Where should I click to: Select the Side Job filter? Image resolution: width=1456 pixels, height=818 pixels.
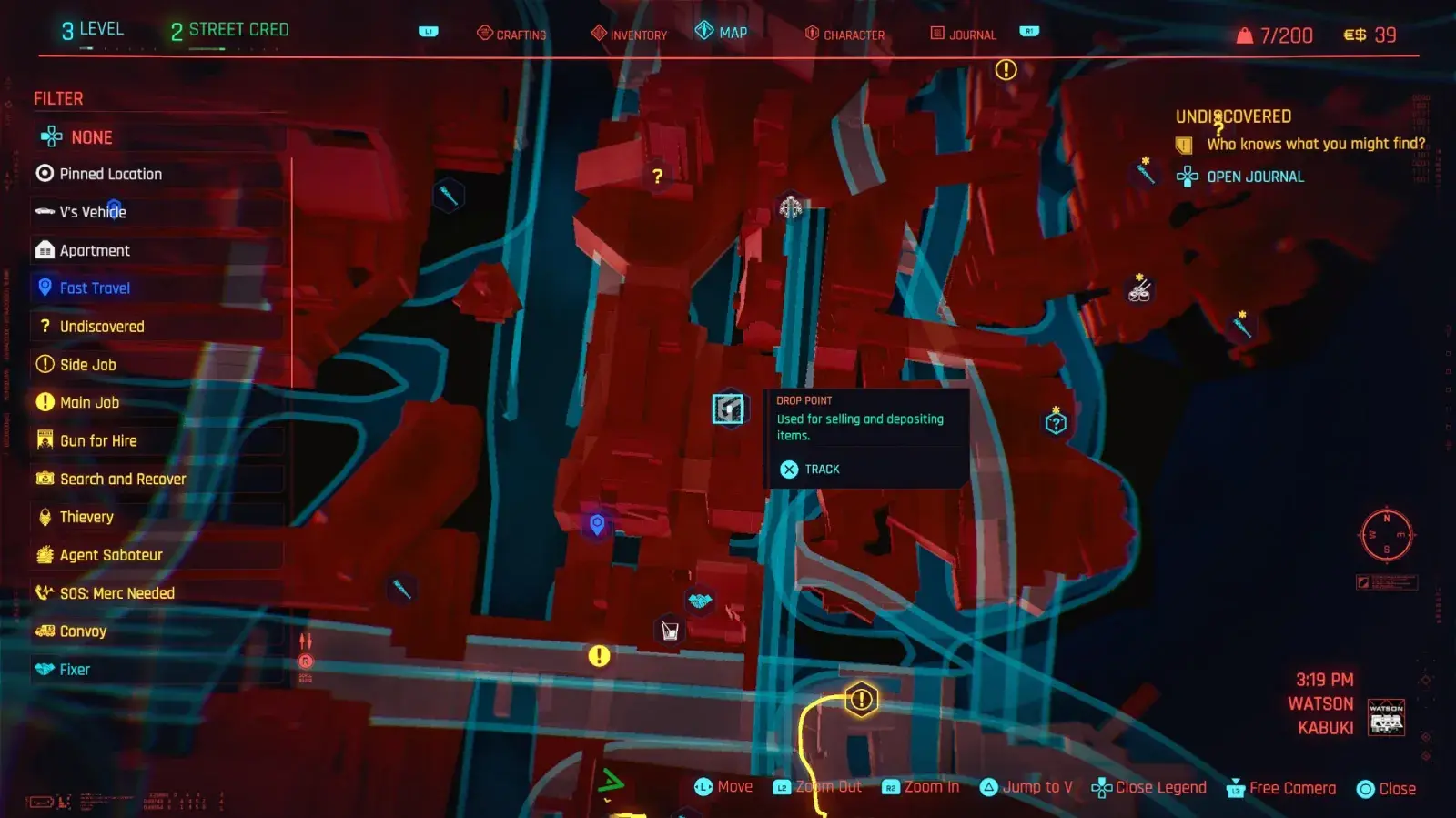pos(87,365)
